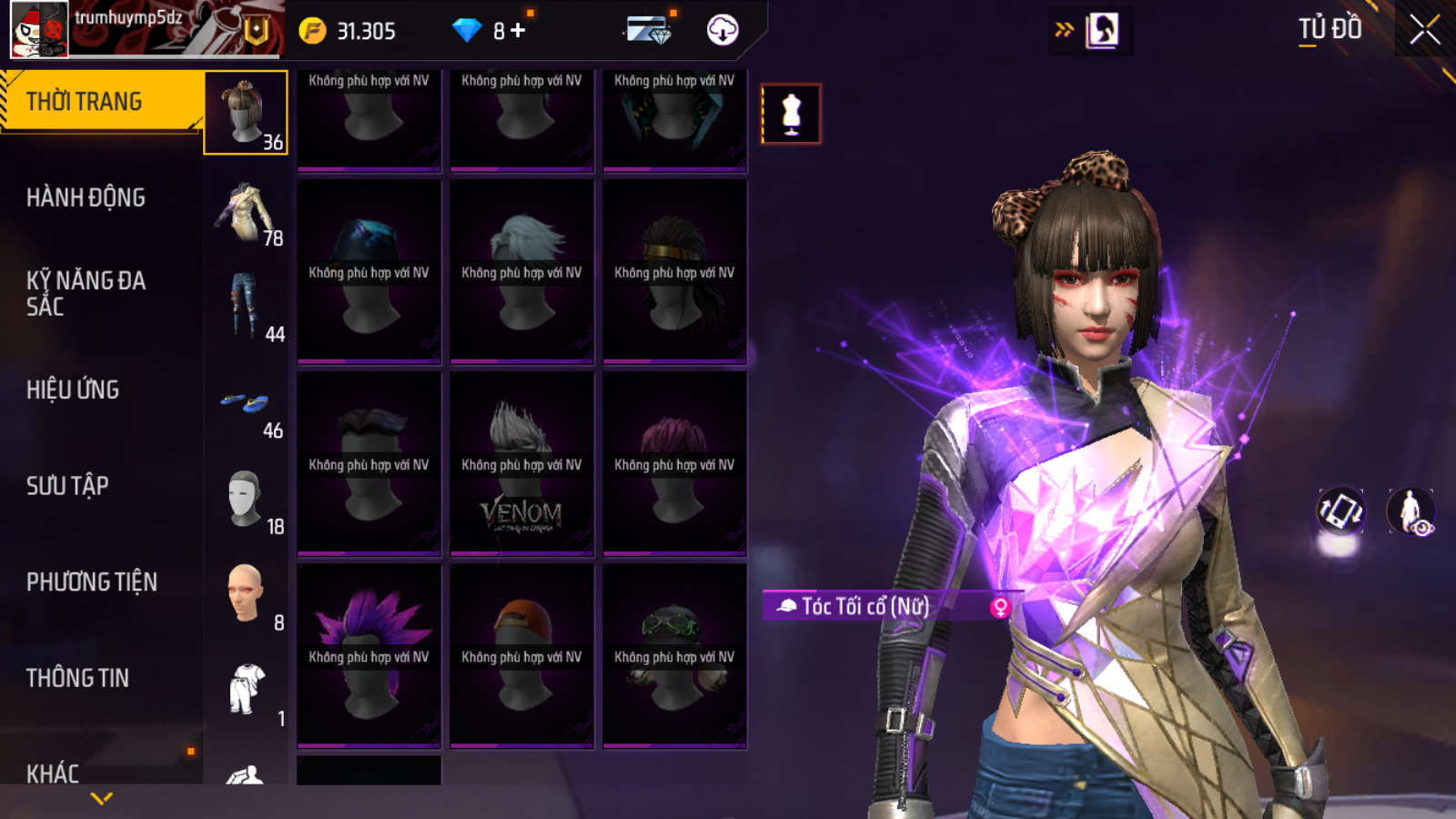
Task: Add diamonds with the plus button
Action: coord(518,30)
